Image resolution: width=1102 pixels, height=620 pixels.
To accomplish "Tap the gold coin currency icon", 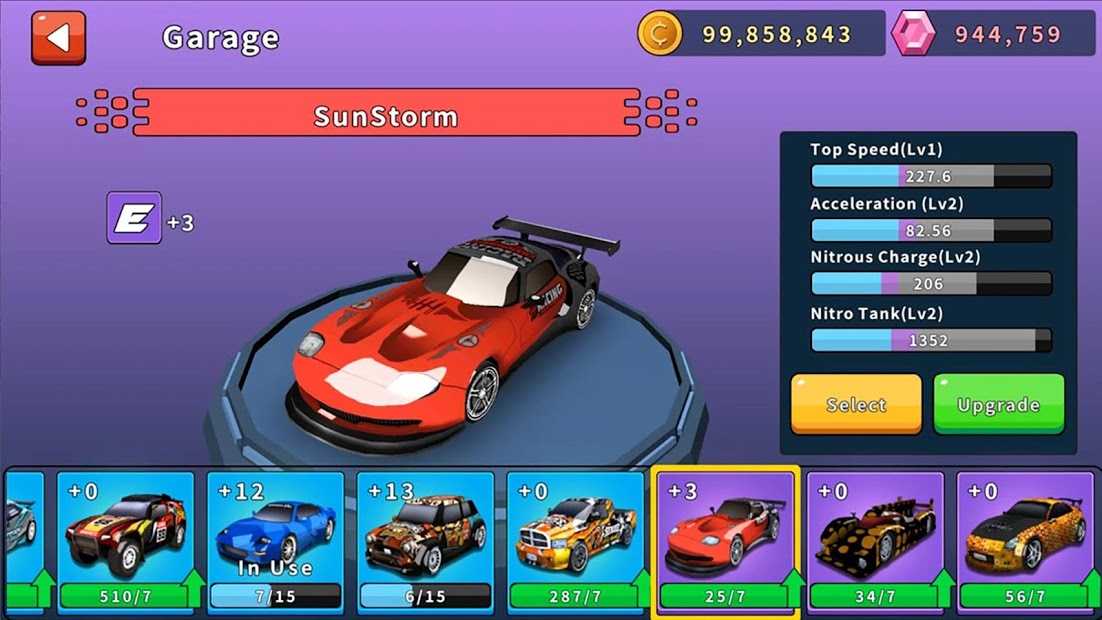I will 660,34.
